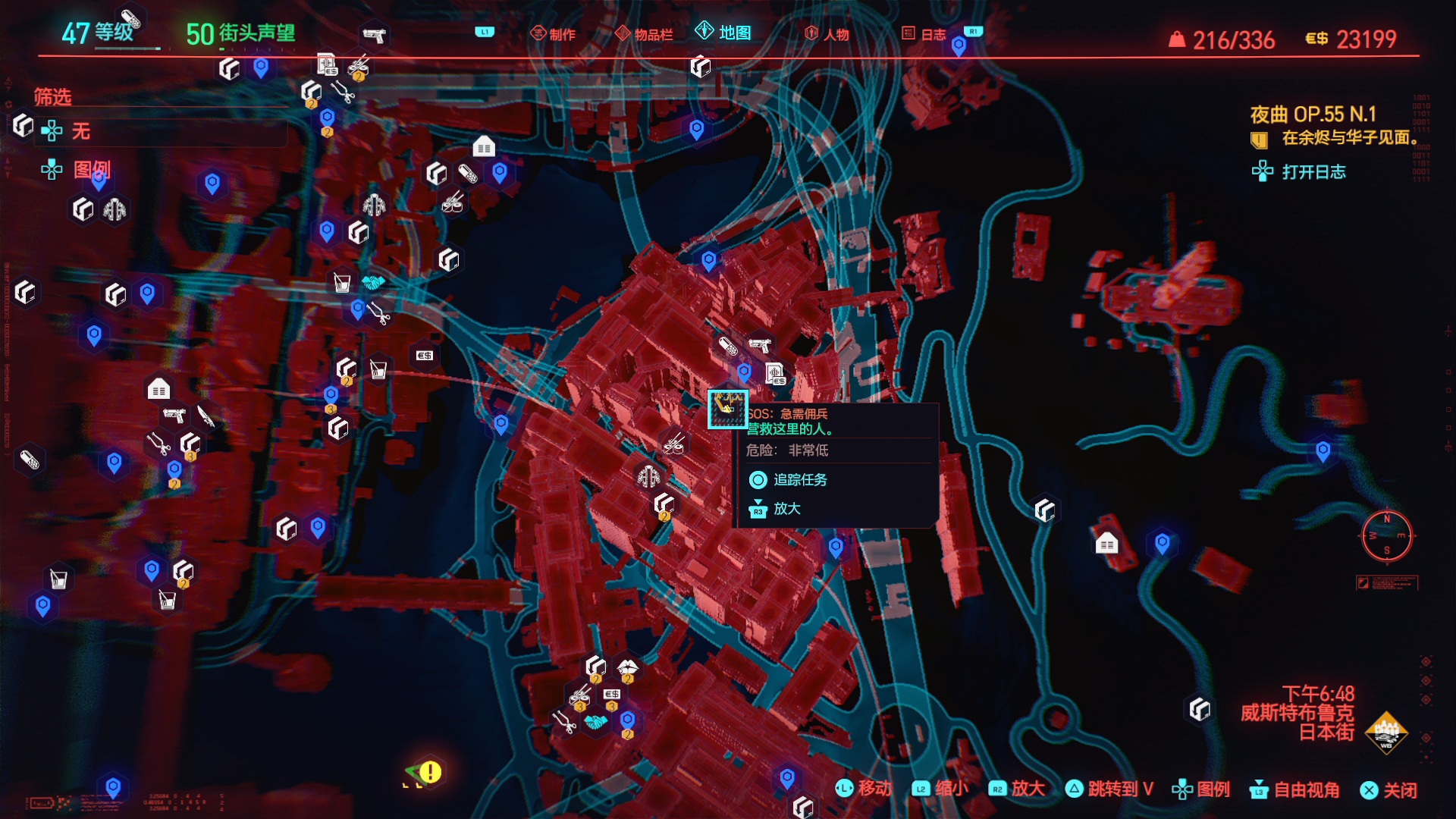
Task: Switch to the 人物 character tab
Action: (x=827, y=34)
